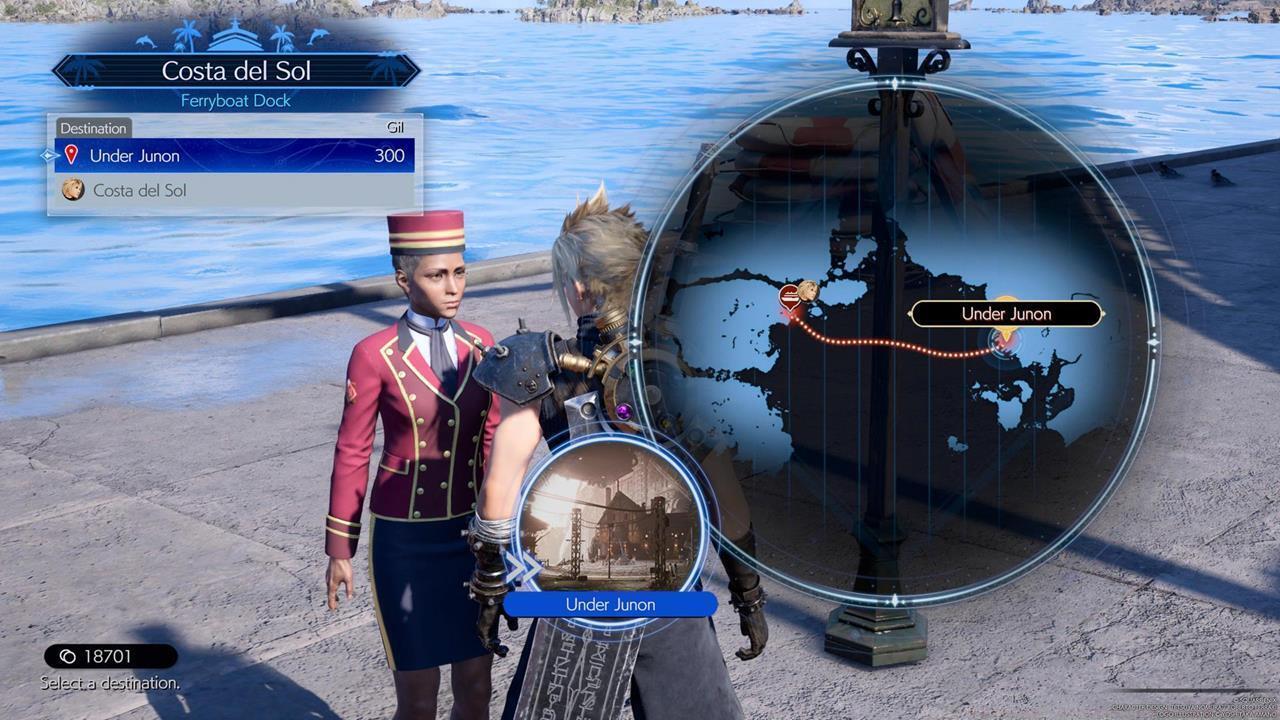
Task: Click the yellow pin under the Under Junon banner
Action: pos(1007,333)
